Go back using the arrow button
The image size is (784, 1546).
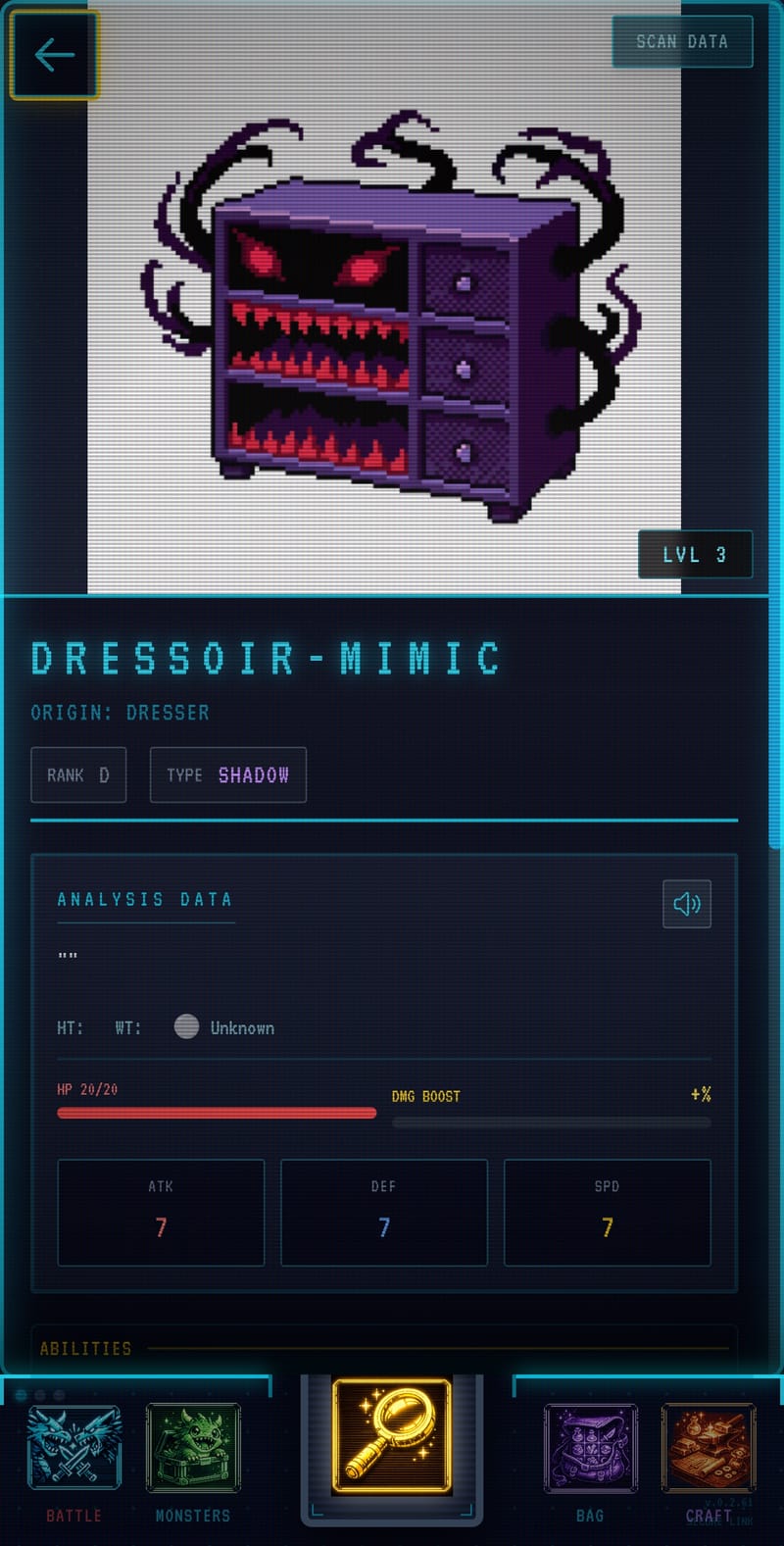coord(54,55)
